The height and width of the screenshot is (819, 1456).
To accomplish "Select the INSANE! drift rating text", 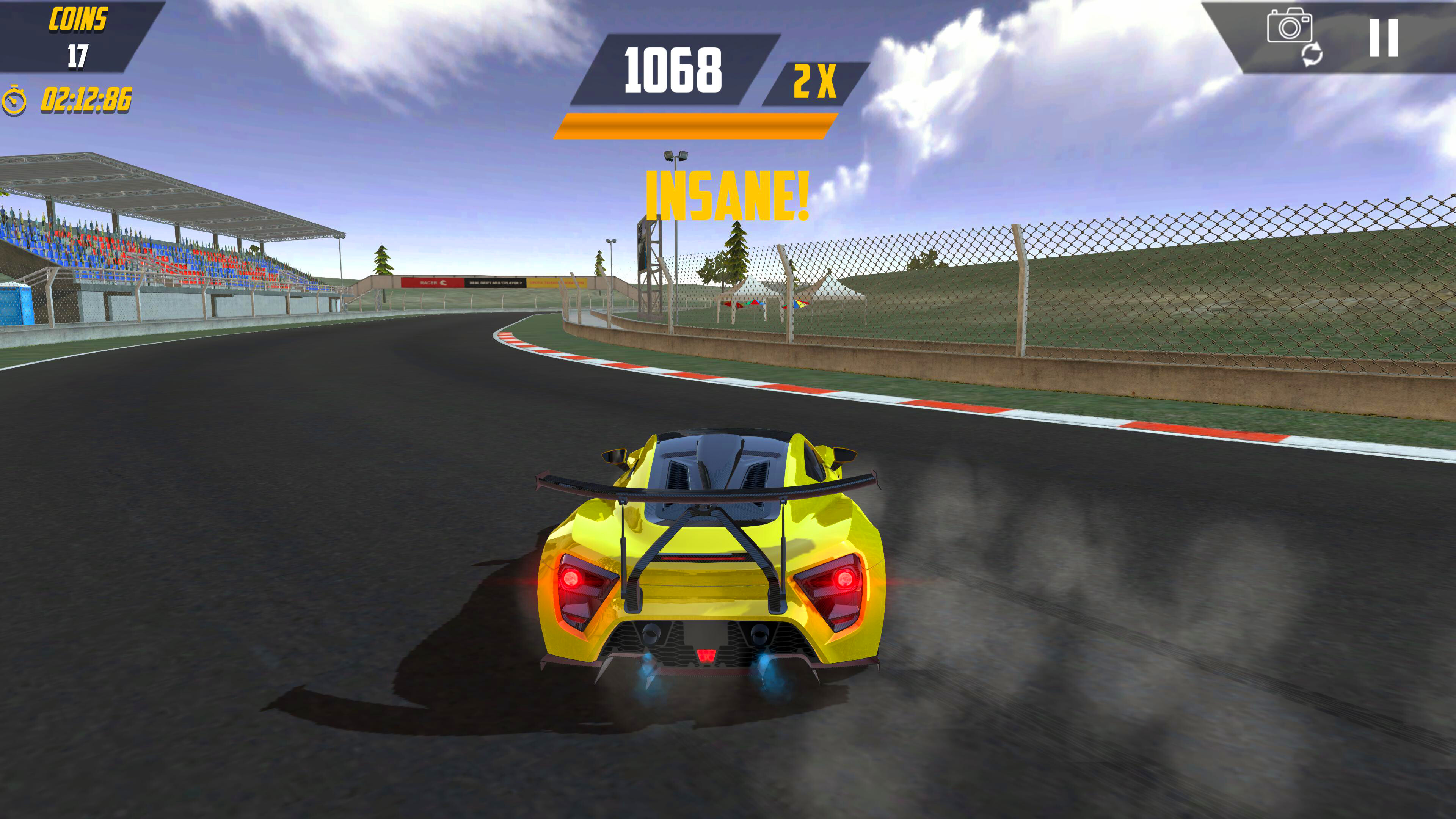I will click(x=728, y=196).
